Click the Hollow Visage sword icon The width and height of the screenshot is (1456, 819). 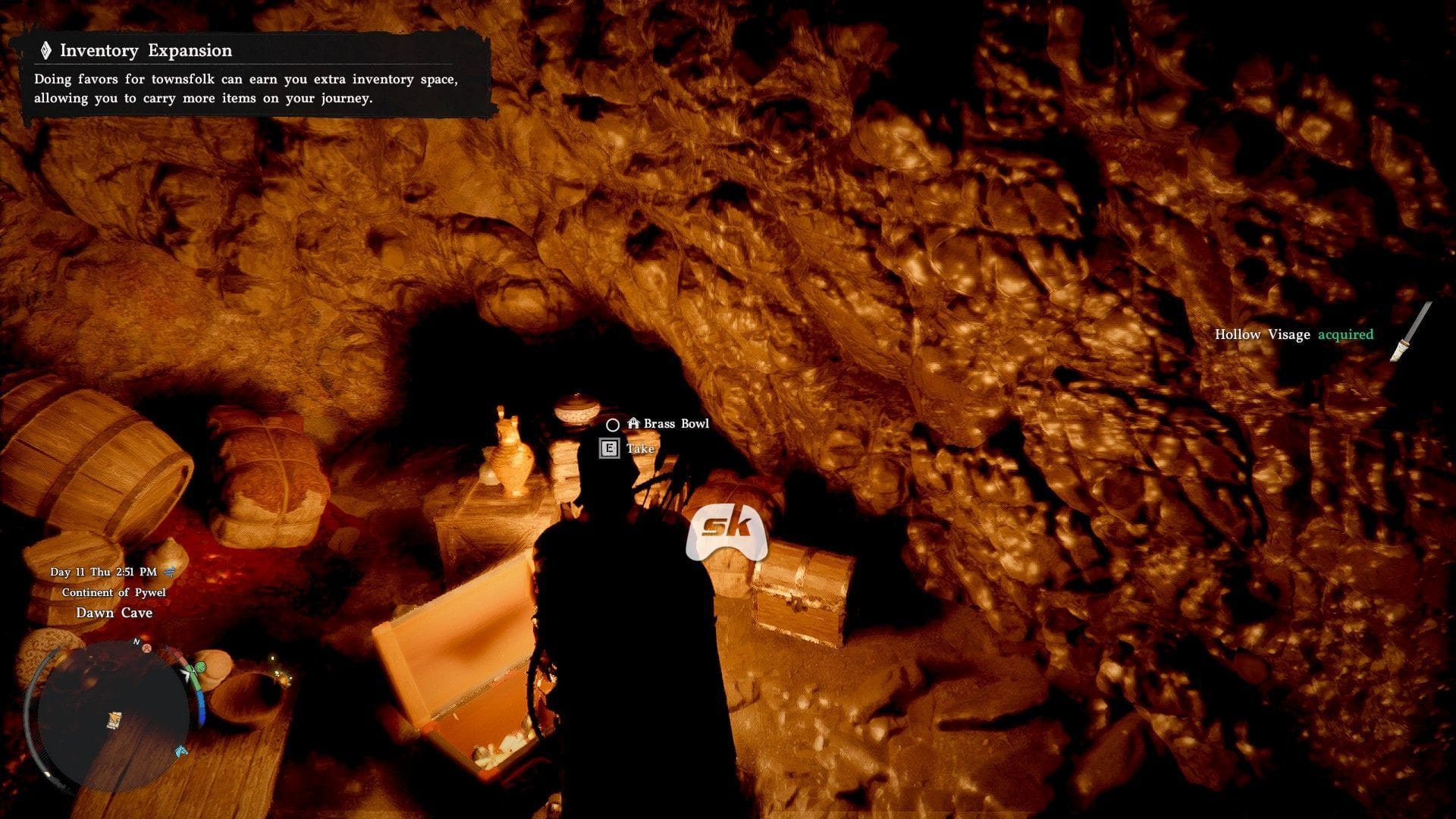coord(1411,332)
